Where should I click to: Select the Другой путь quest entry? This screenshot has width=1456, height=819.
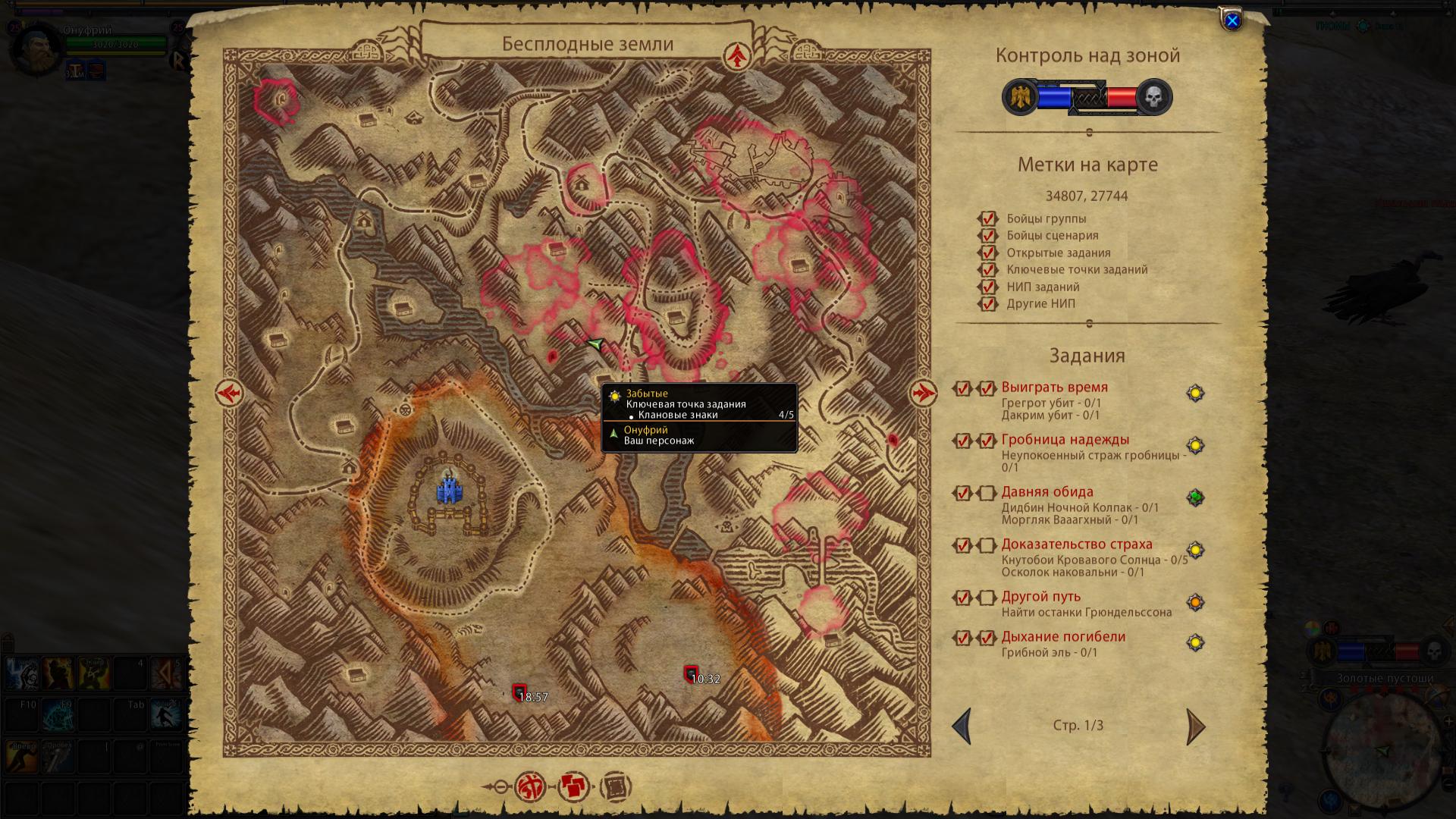click(x=1040, y=597)
